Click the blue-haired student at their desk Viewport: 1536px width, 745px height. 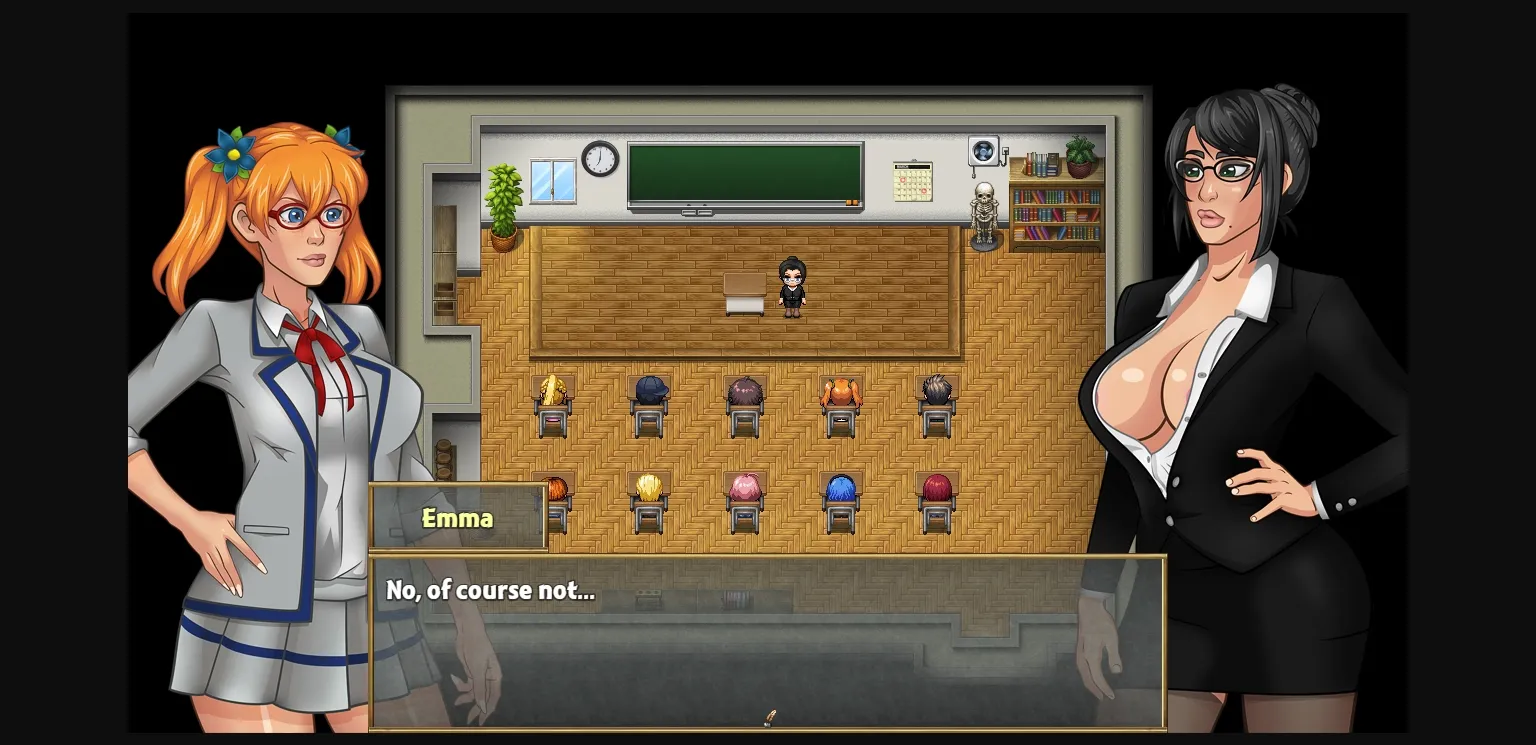tap(840, 488)
